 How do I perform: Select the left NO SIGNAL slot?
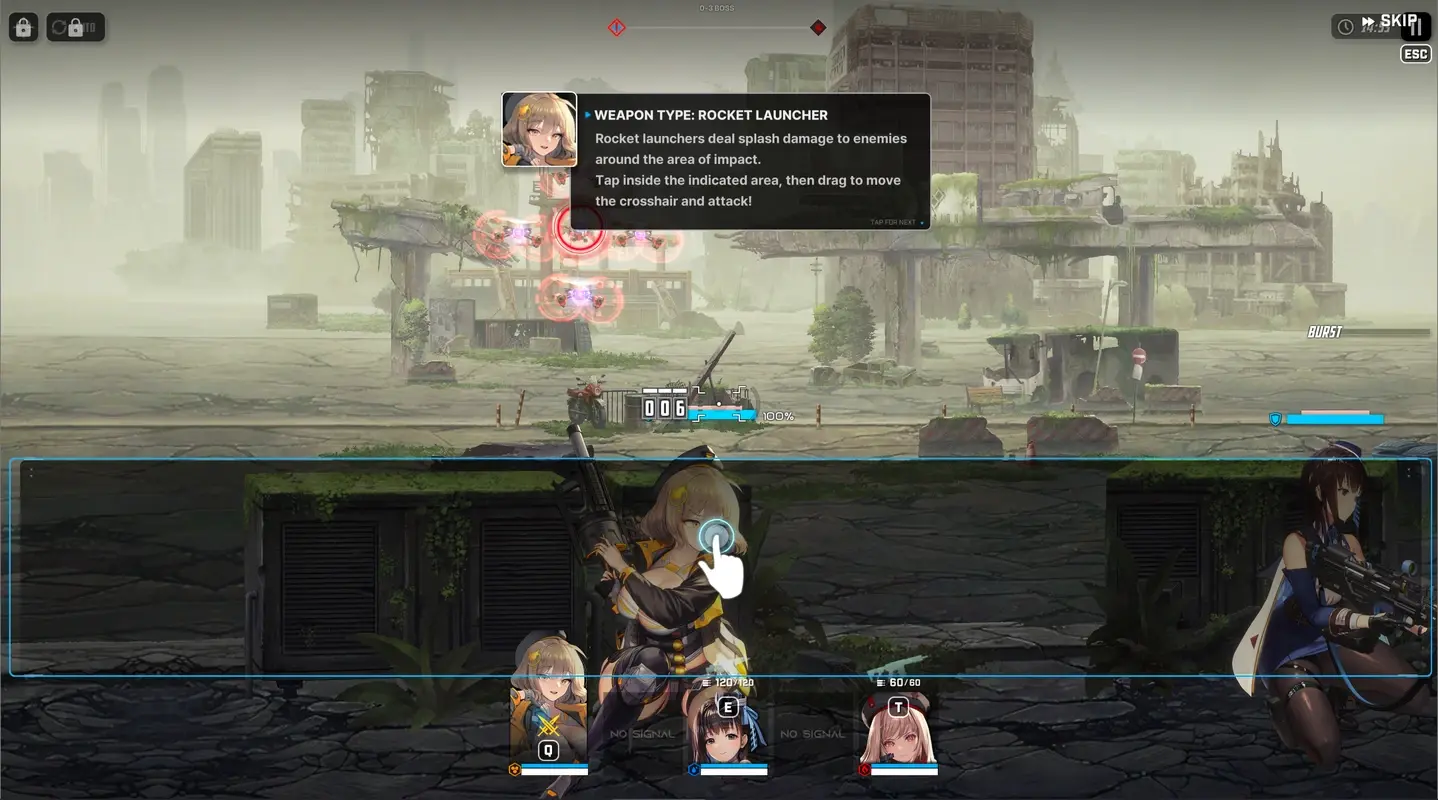pyautogui.click(x=641, y=733)
